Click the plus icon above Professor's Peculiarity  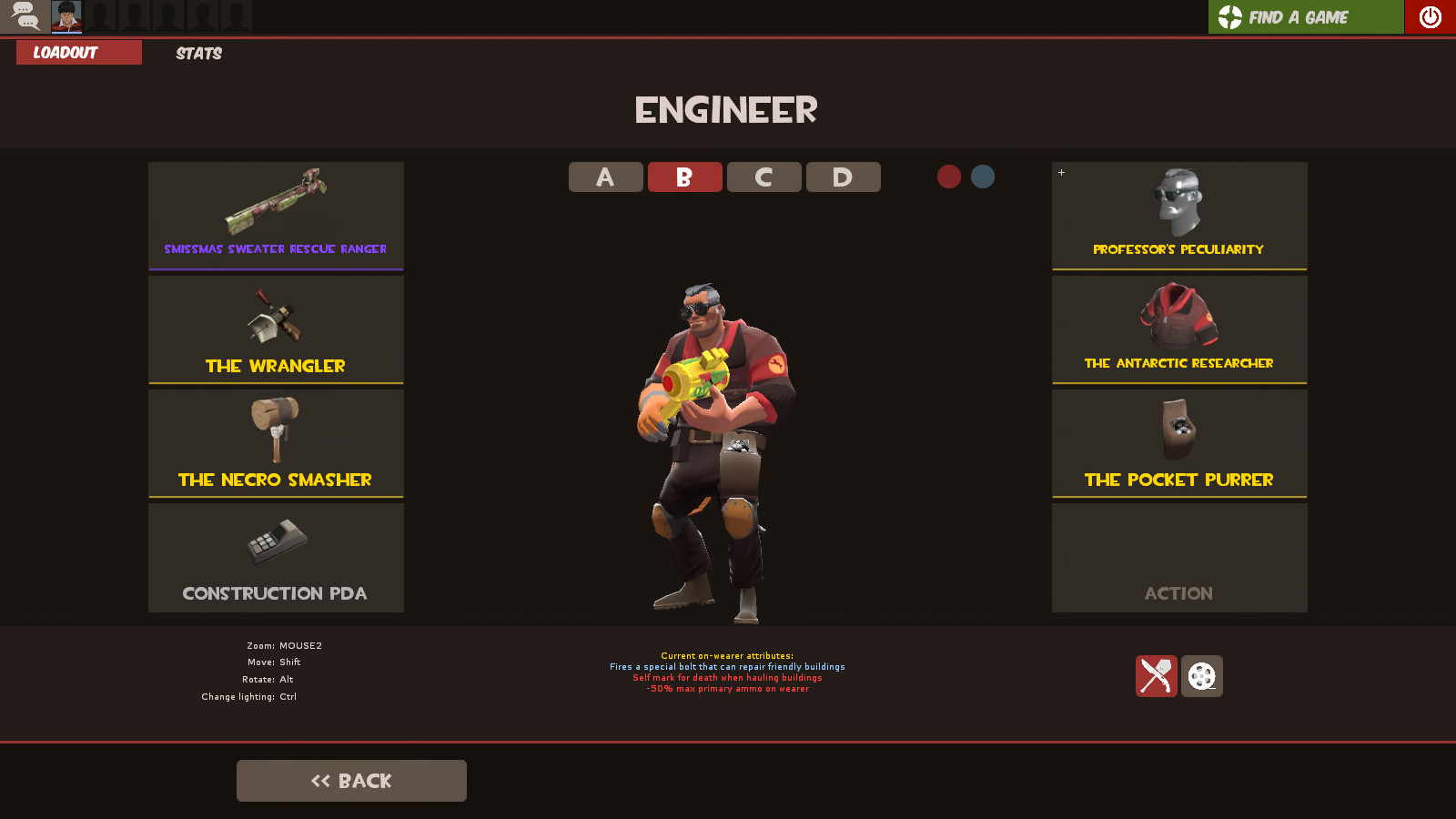point(1061,172)
